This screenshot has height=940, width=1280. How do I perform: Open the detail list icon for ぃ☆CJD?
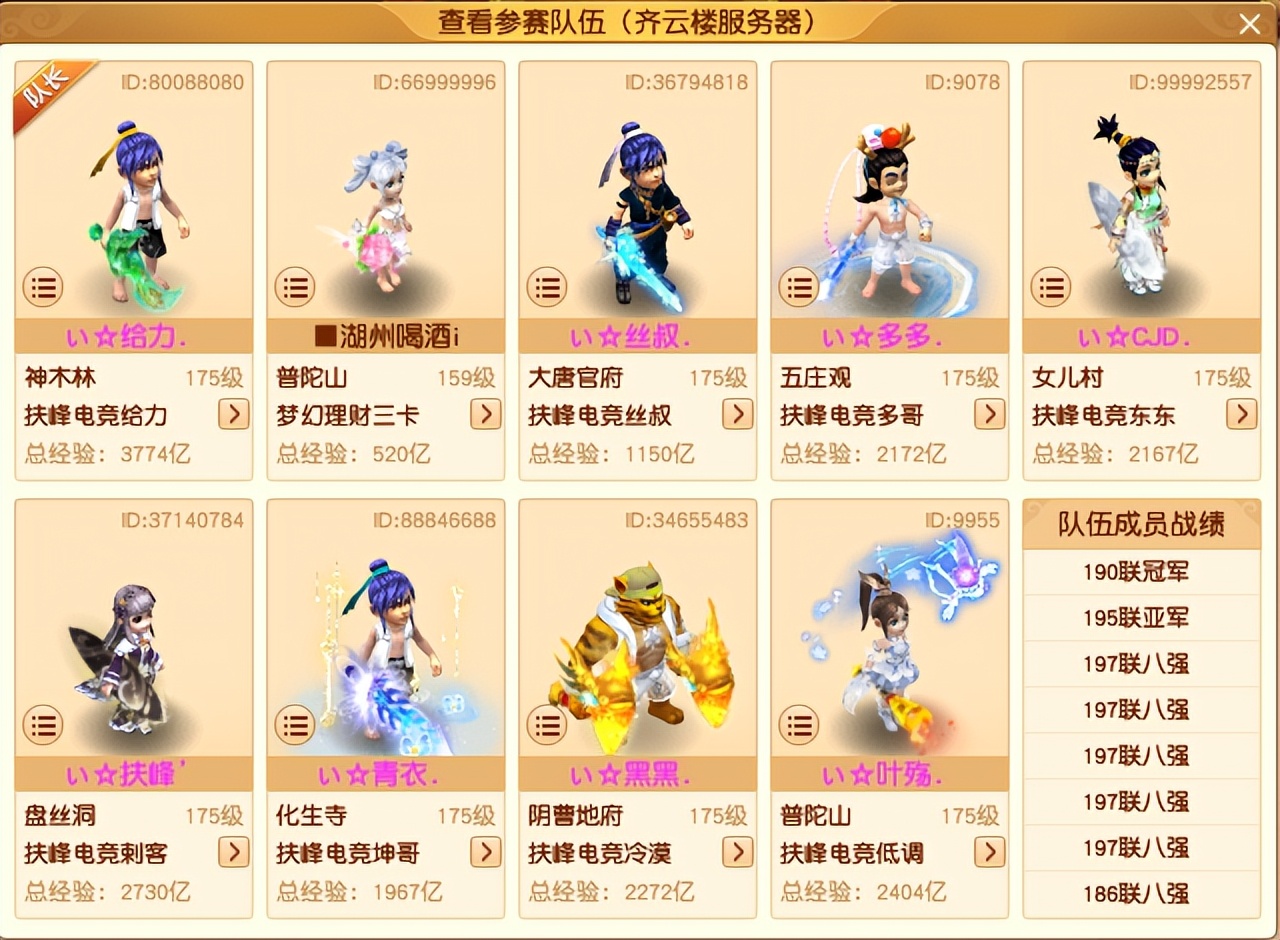tap(1051, 287)
